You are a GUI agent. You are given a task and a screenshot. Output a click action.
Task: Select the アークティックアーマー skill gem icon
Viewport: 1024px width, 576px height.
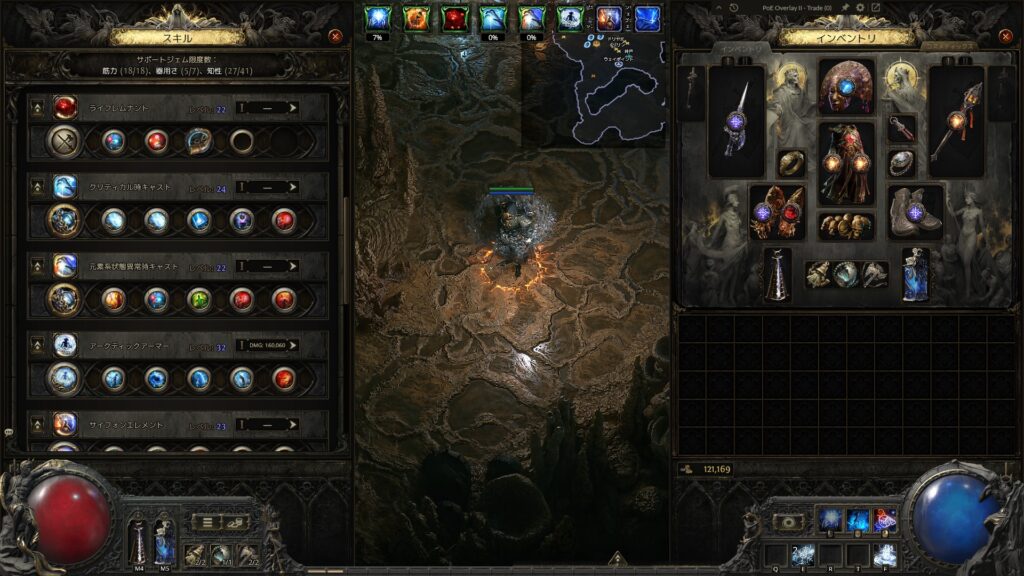(65, 346)
